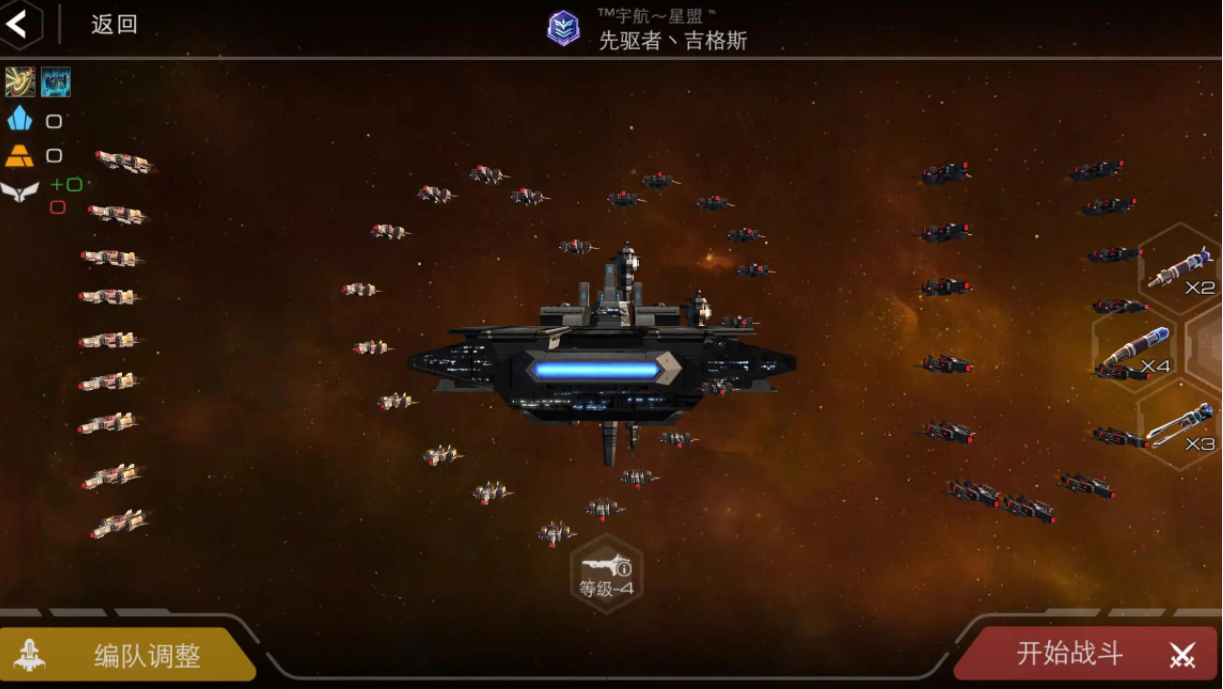Click the 返回 return label

(114, 25)
